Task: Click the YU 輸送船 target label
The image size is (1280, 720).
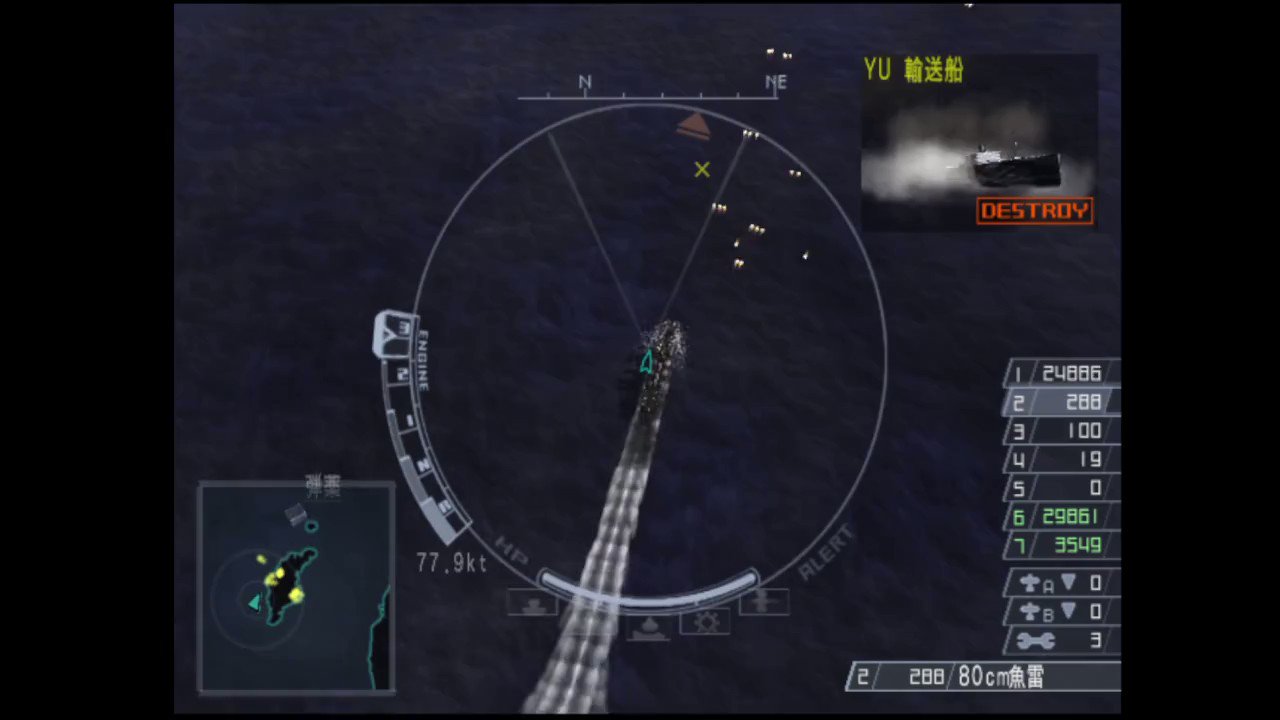Action: click(x=912, y=71)
